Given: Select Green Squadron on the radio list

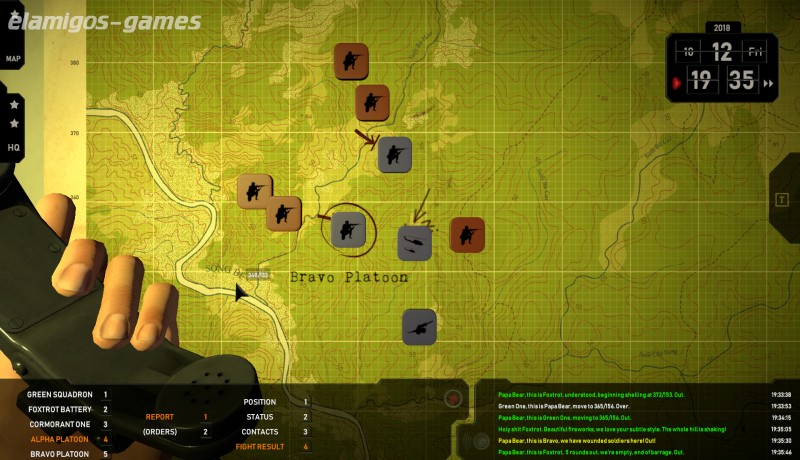Looking at the screenshot, I should click(59, 395).
